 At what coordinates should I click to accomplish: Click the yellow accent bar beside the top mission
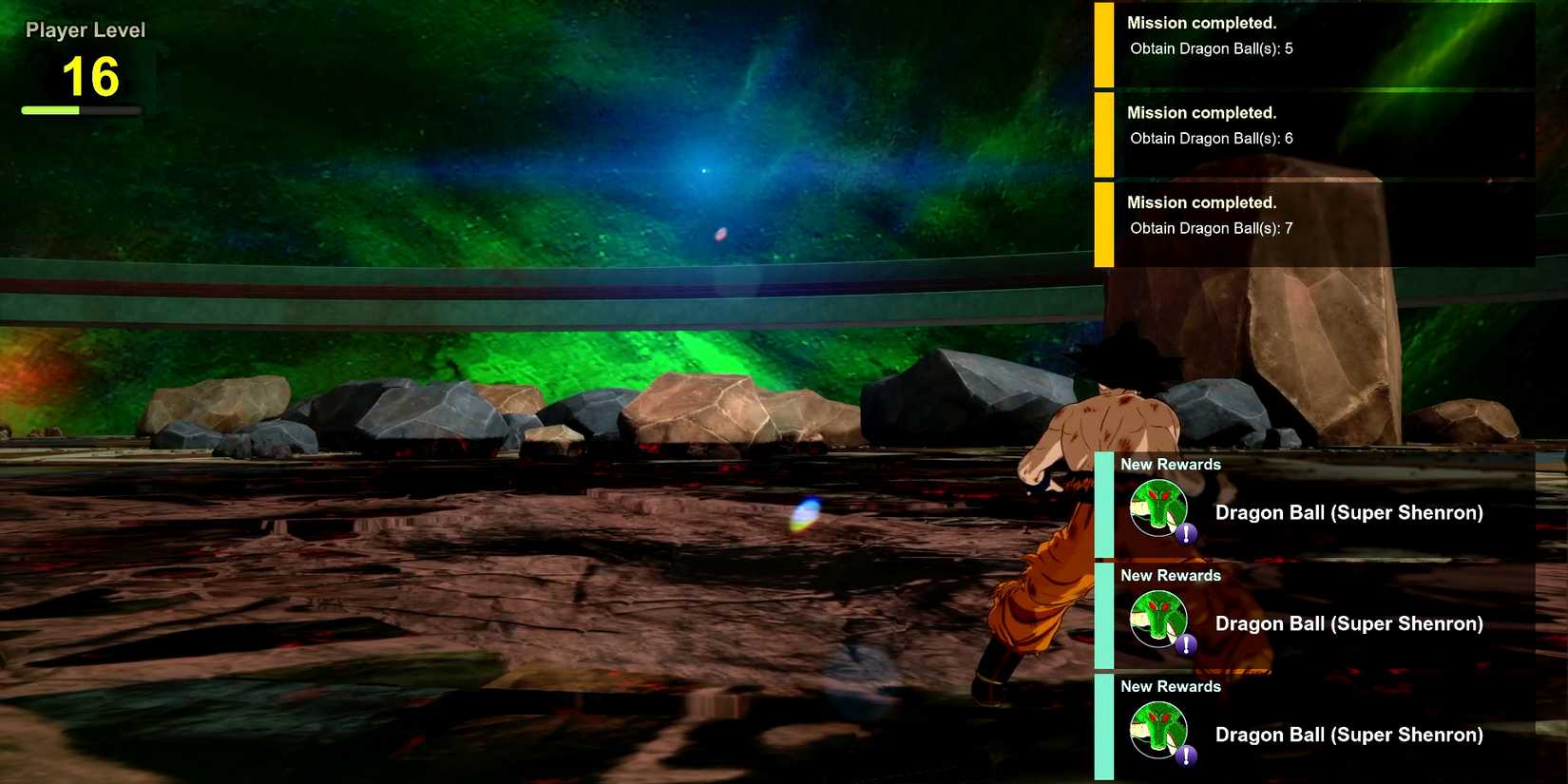click(1105, 43)
